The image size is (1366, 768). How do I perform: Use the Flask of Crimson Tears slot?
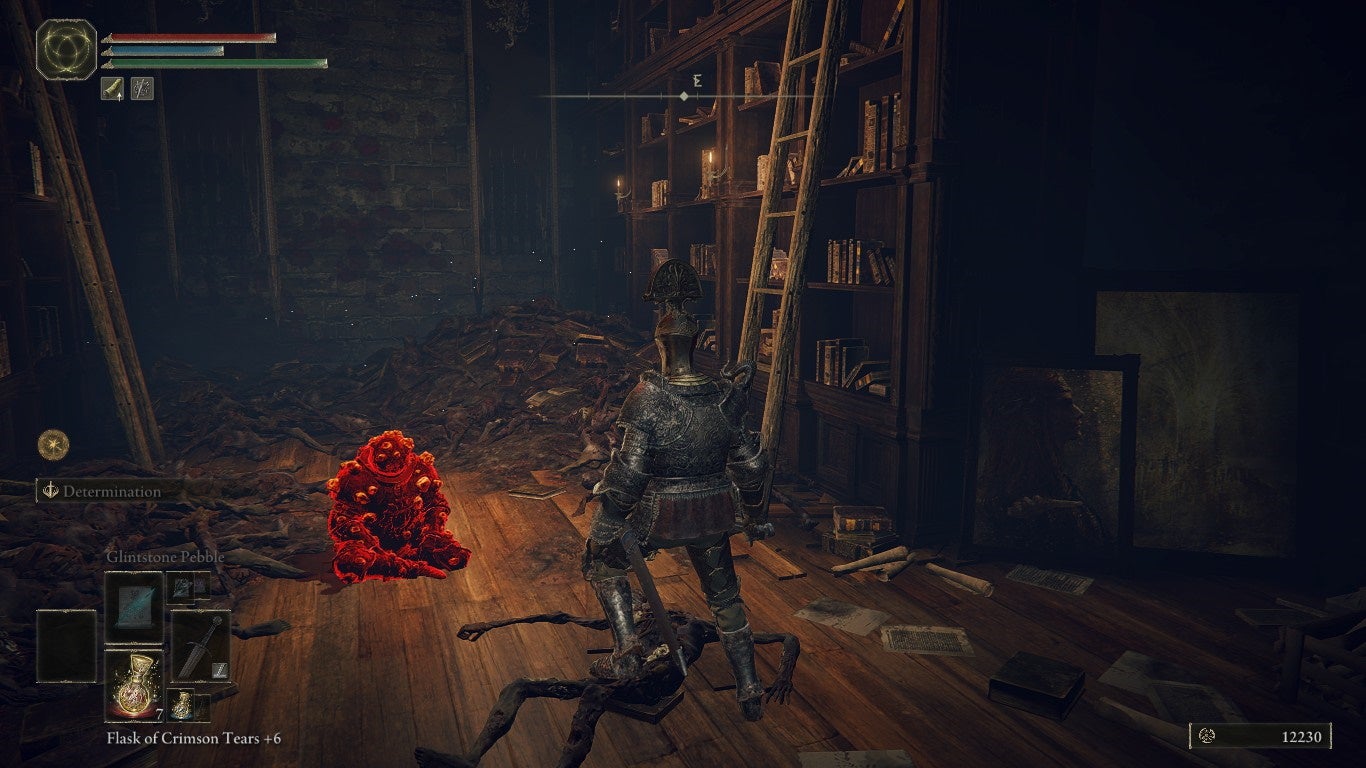point(134,683)
